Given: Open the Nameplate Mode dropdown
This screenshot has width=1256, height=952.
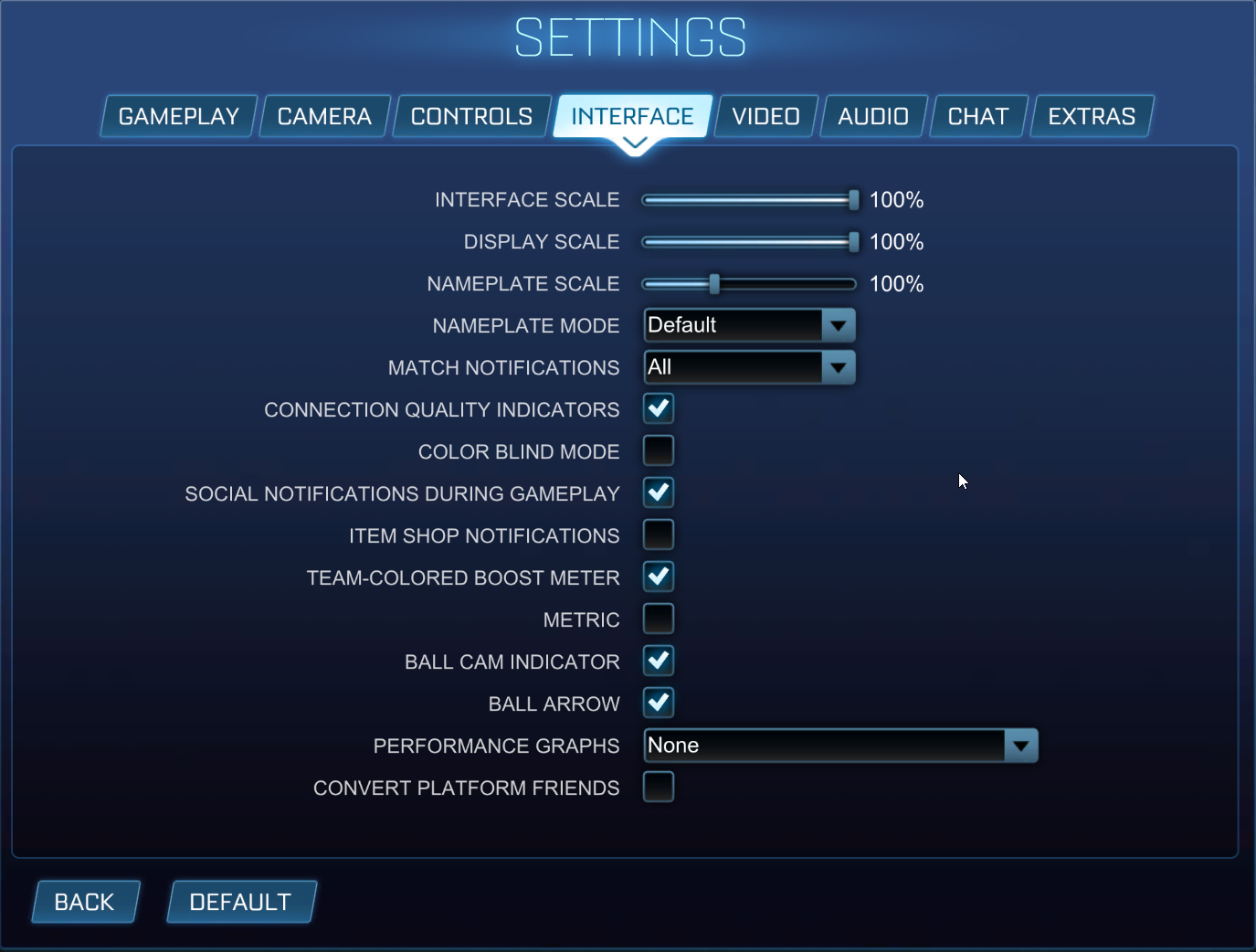Looking at the screenshot, I should [x=839, y=325].
